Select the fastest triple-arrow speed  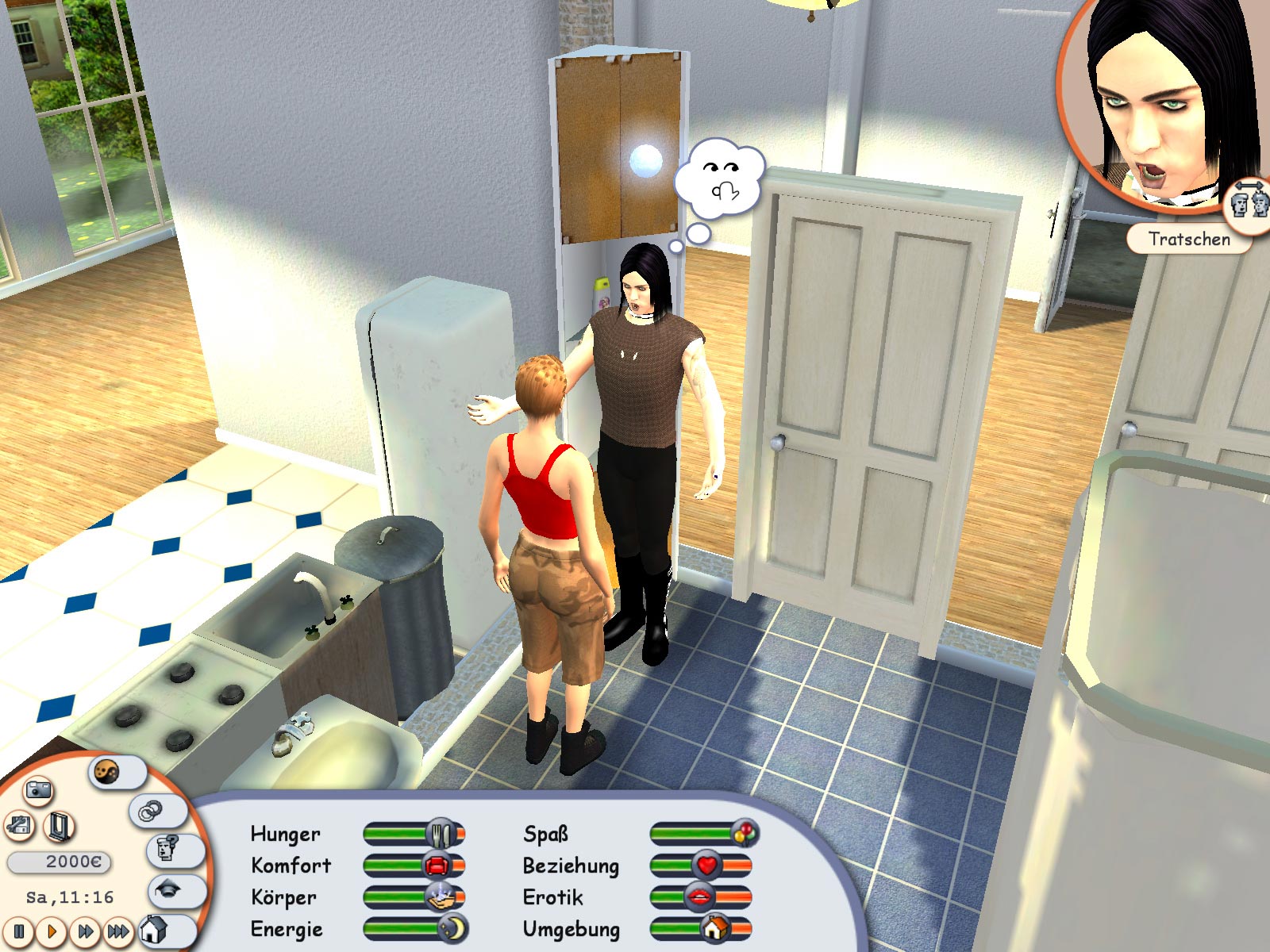pyautogui.click(x=118, y=932)
